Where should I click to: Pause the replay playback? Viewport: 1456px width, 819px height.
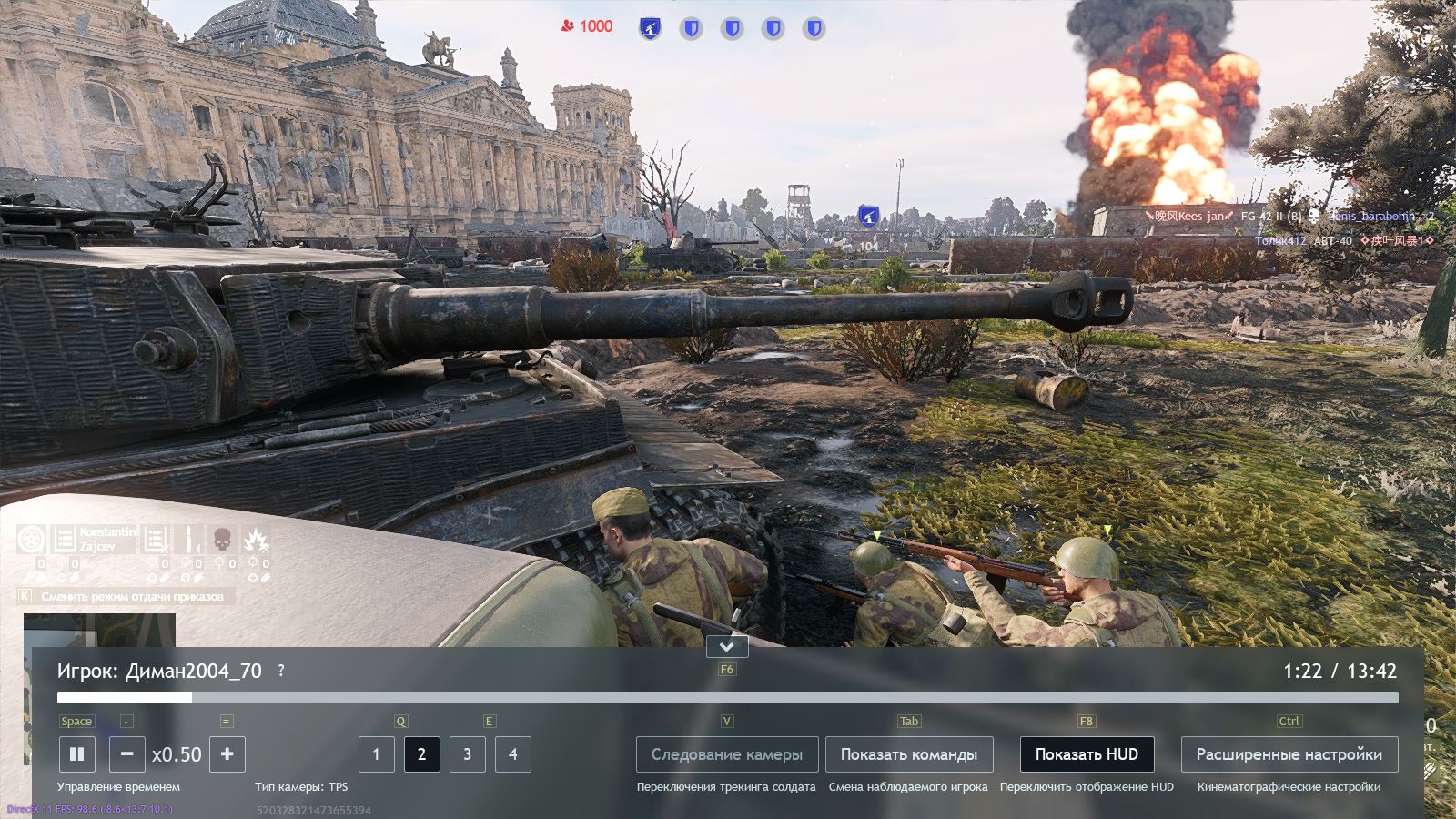pos(76,754)
